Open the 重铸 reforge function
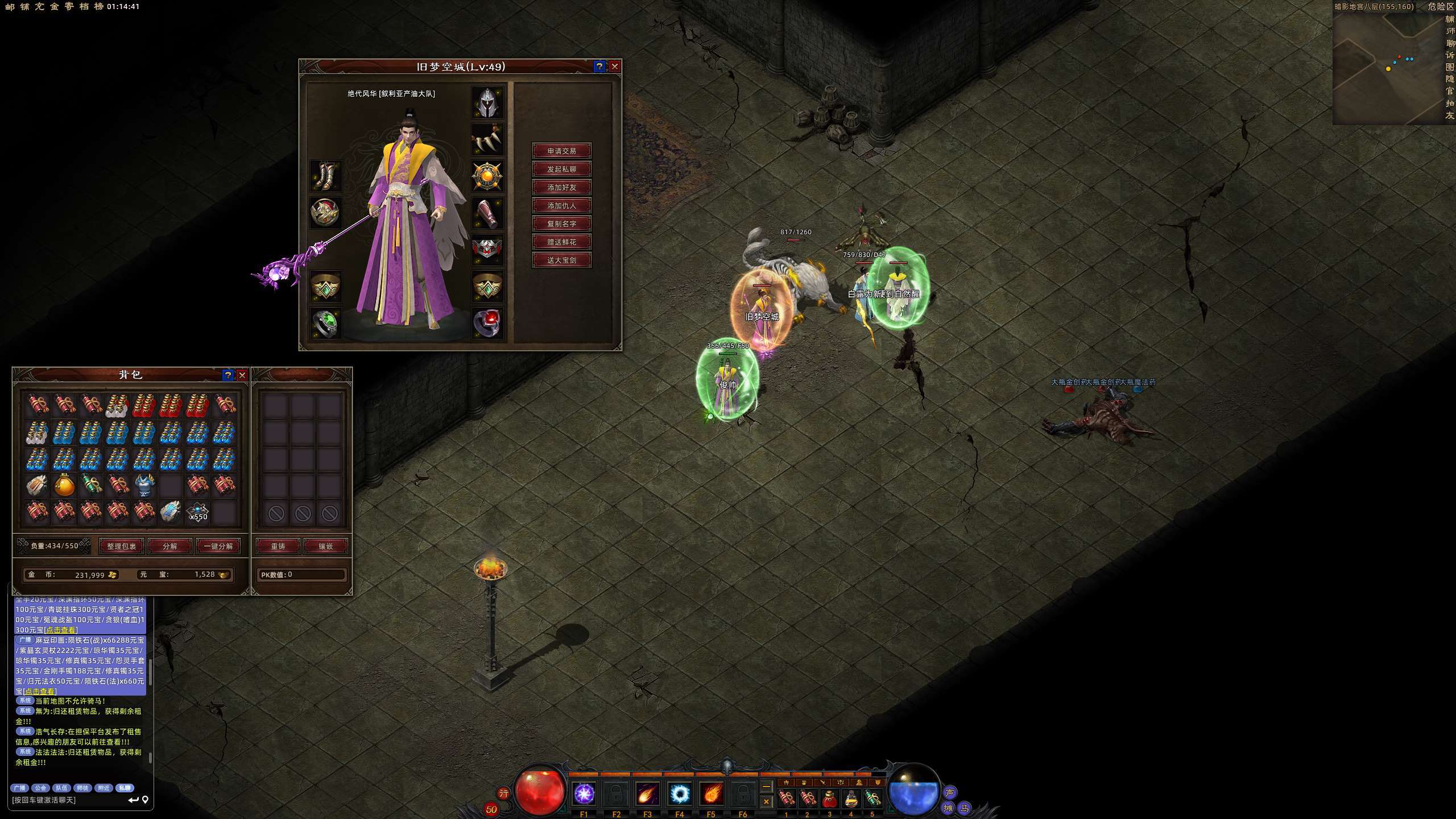Screen dimensions: 1456x819 click(278, 546)
